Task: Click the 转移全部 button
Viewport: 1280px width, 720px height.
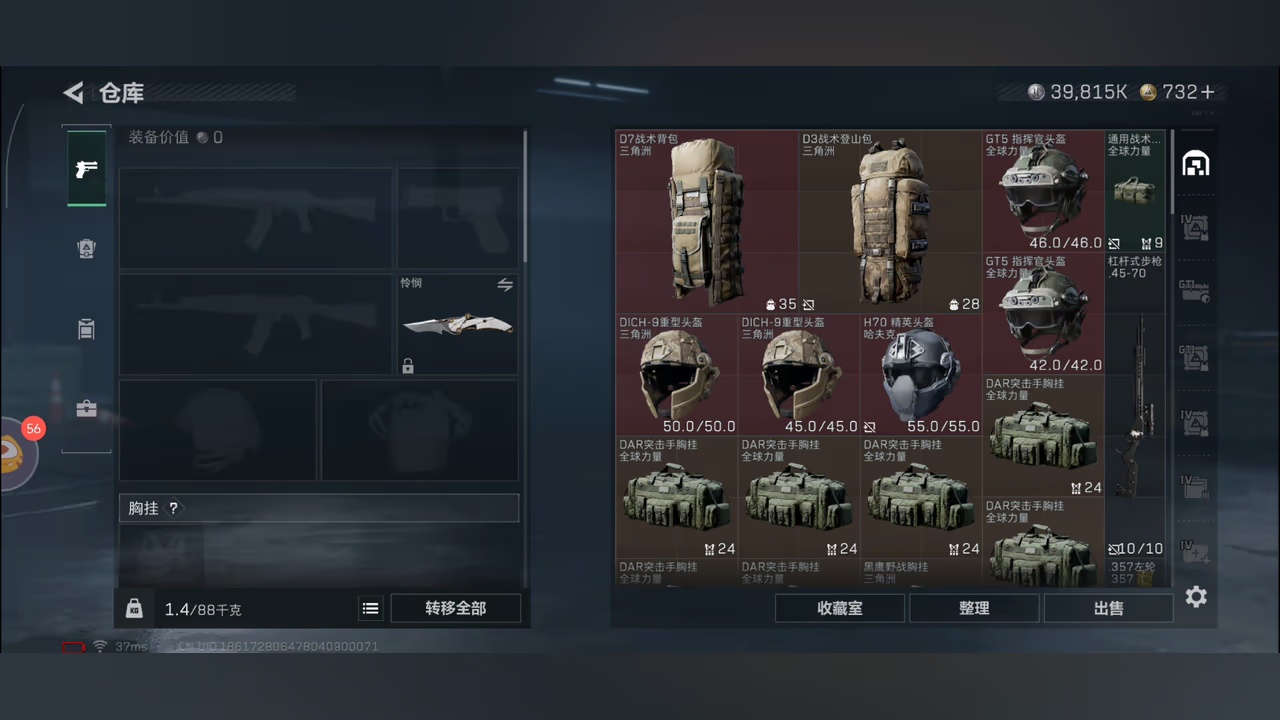Action: [455, 608]
